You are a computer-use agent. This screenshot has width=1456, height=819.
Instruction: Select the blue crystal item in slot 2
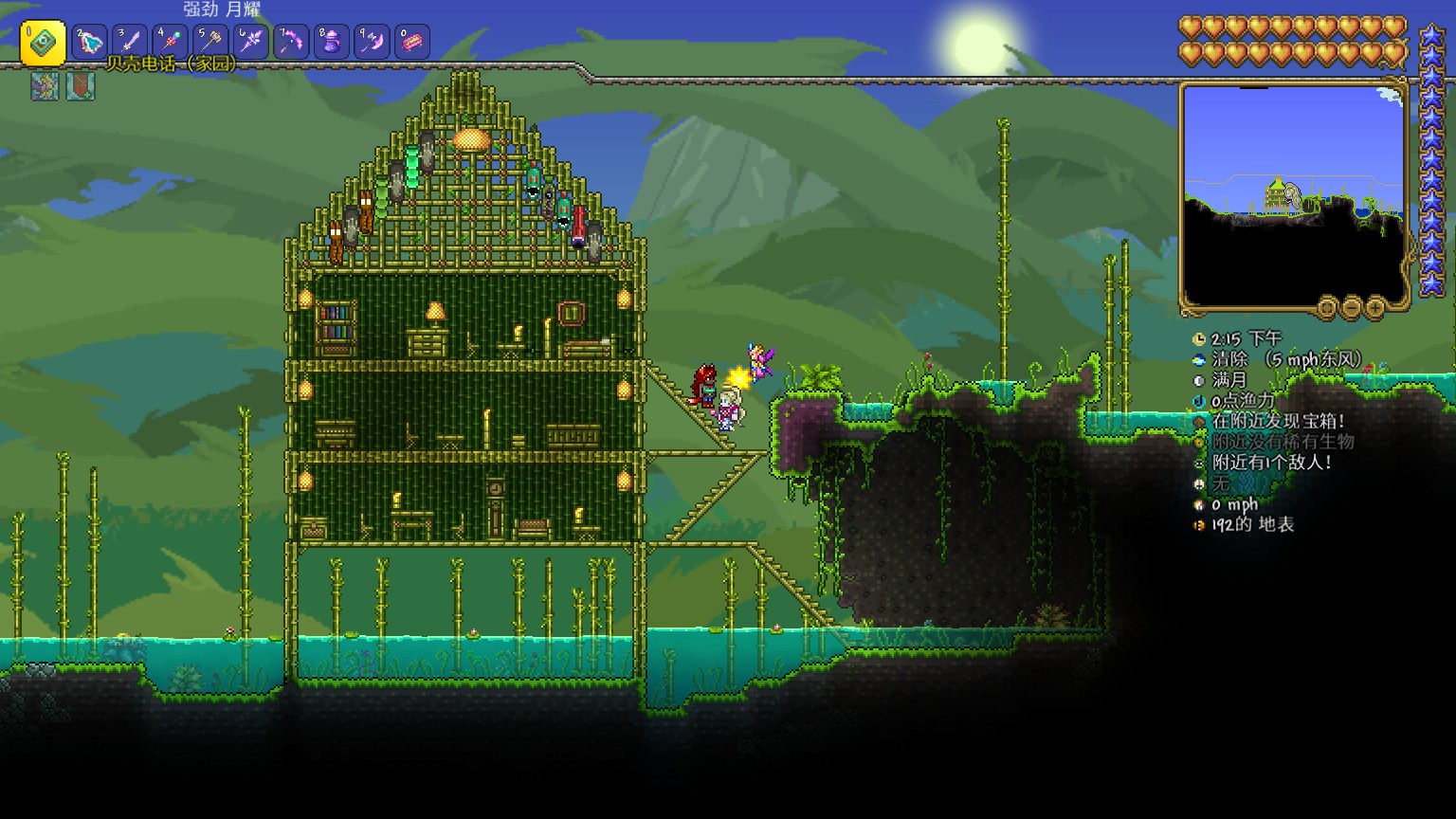[x=90, y=42]
